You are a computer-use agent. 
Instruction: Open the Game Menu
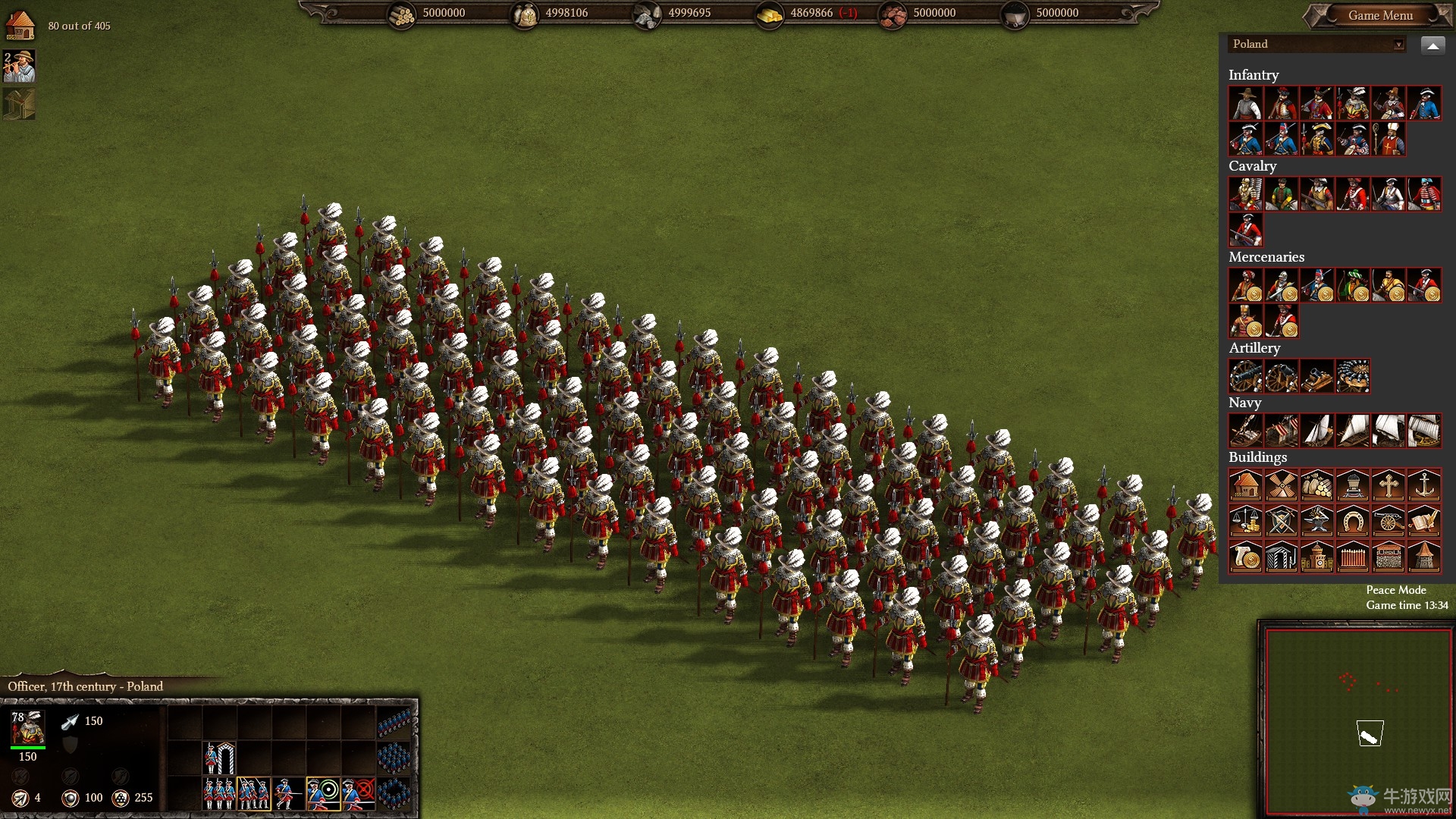click(x=1380, y=15)
